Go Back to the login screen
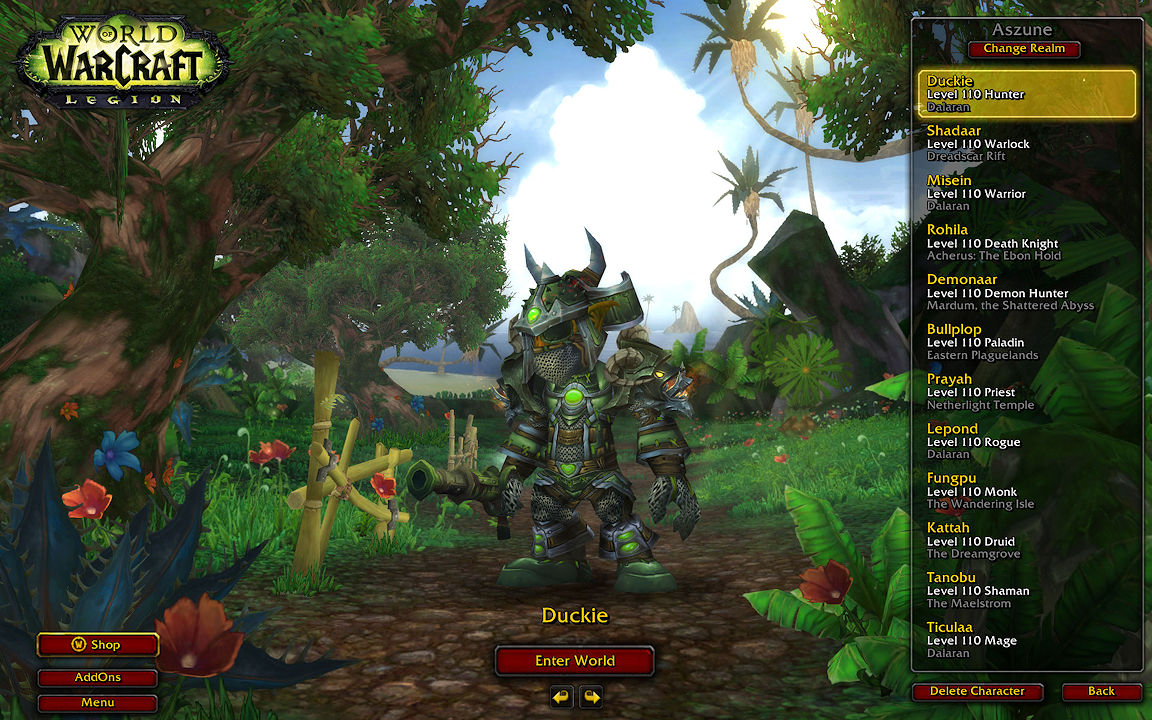 (x=1101, y=691)
